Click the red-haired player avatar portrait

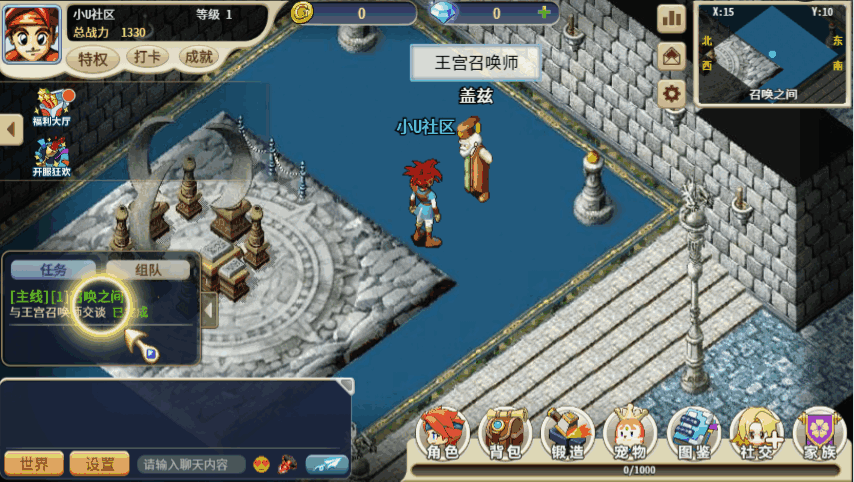[x=32, y=36]
